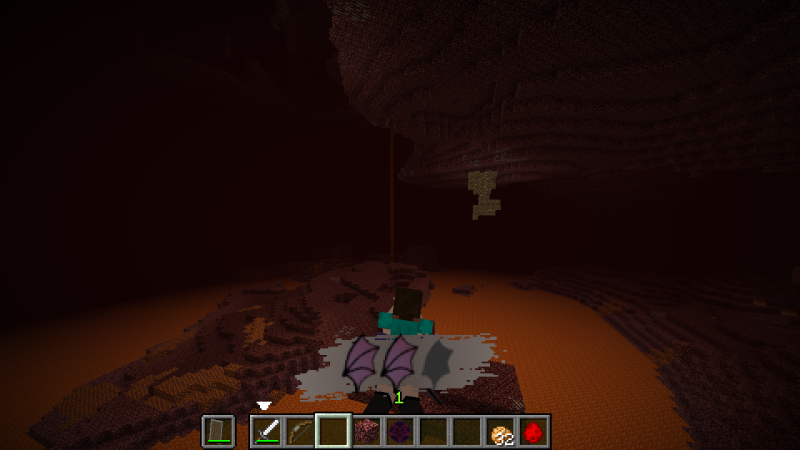Choose the bow in the hotbar
This screenshot has height=450, width=800.
coord(300,431)
